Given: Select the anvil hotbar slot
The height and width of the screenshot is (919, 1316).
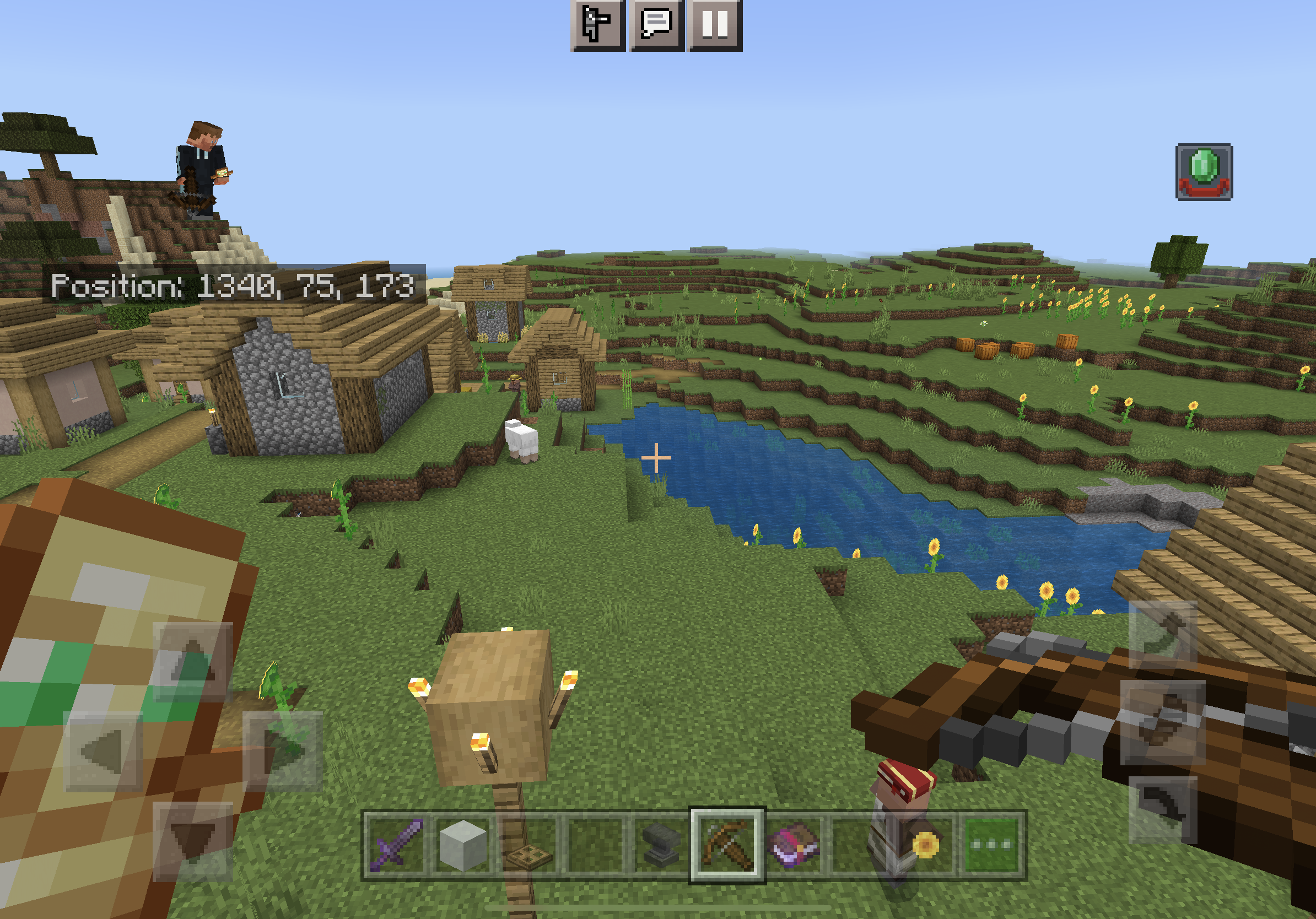Looking at the screenshot, I should 660,845.
